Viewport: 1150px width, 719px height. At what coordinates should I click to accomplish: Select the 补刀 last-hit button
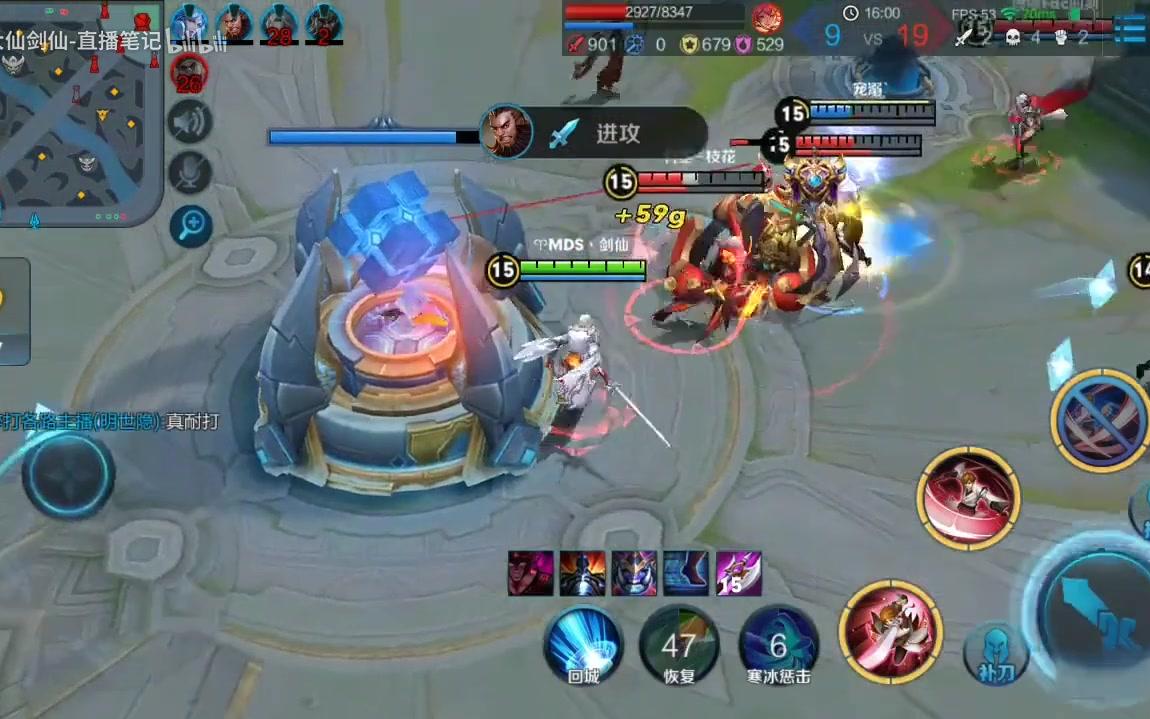pos(996,654)
